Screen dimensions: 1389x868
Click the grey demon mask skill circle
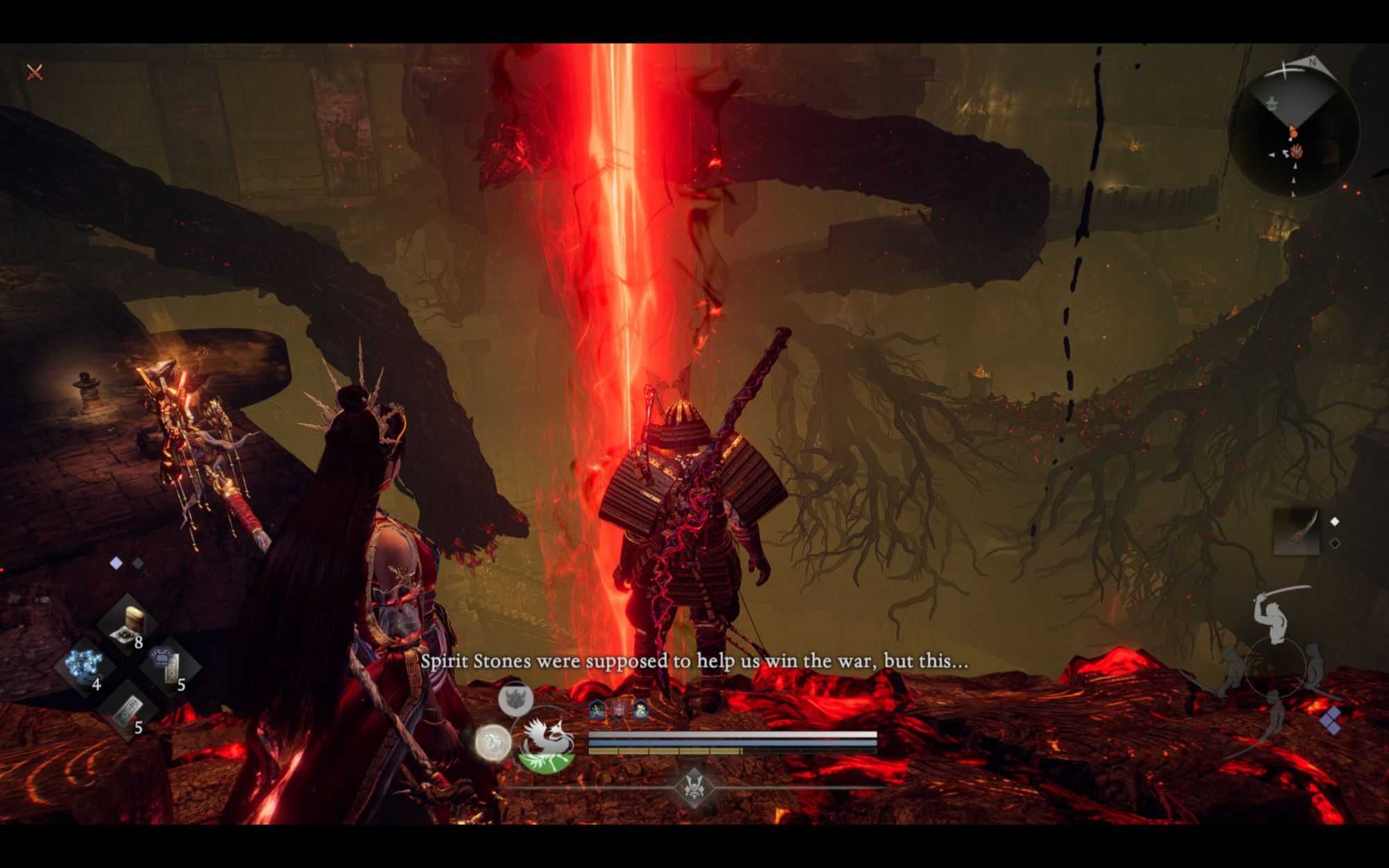515,698
